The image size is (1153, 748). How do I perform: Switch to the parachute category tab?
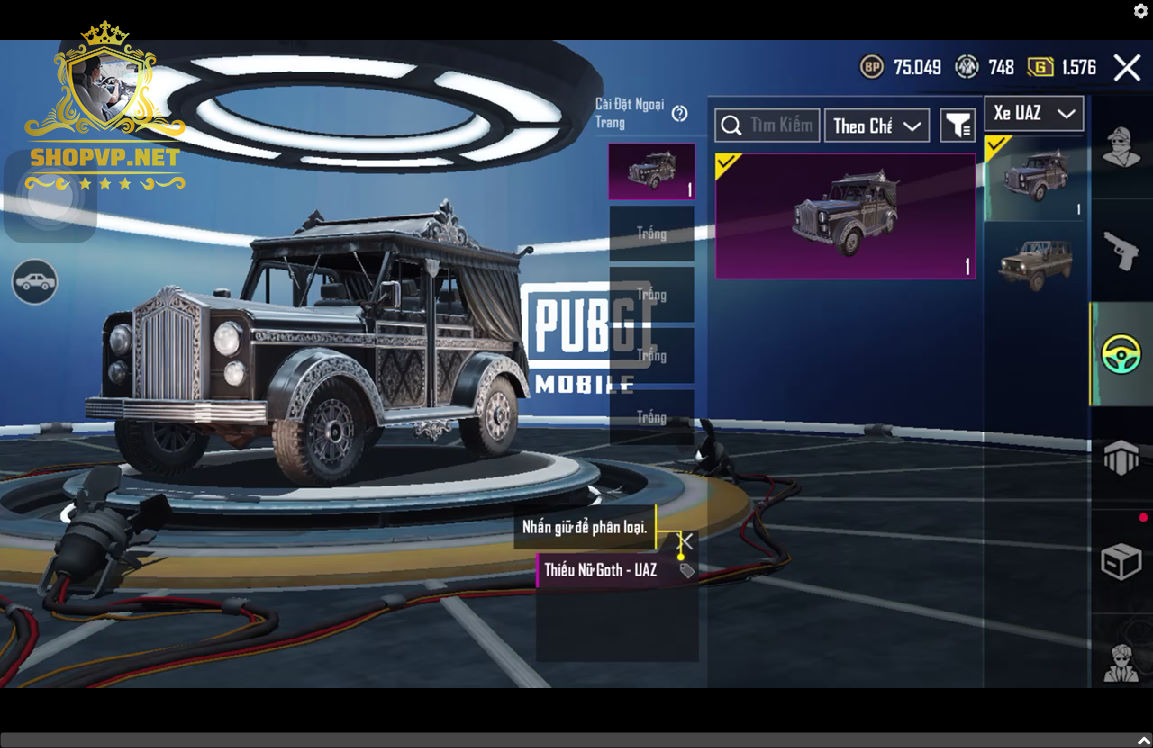tap(1121, 458)
